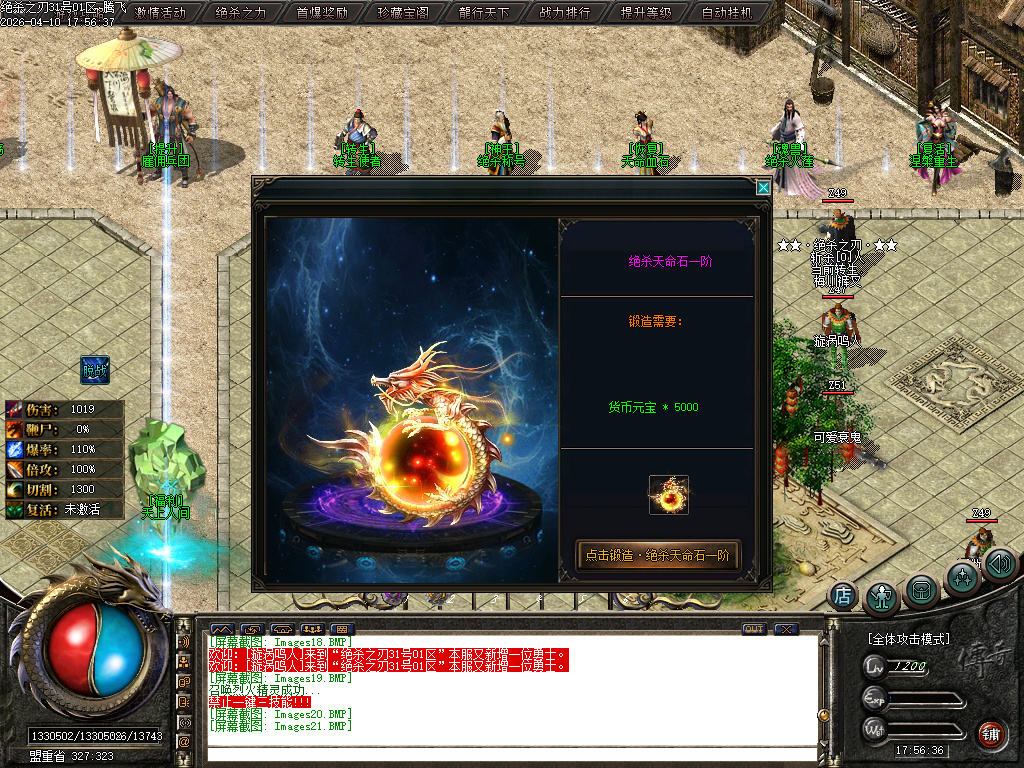Close the forging dialog window
Image resolution: width=1024 pixels, height=768 pixels.
tap(763, 187)
